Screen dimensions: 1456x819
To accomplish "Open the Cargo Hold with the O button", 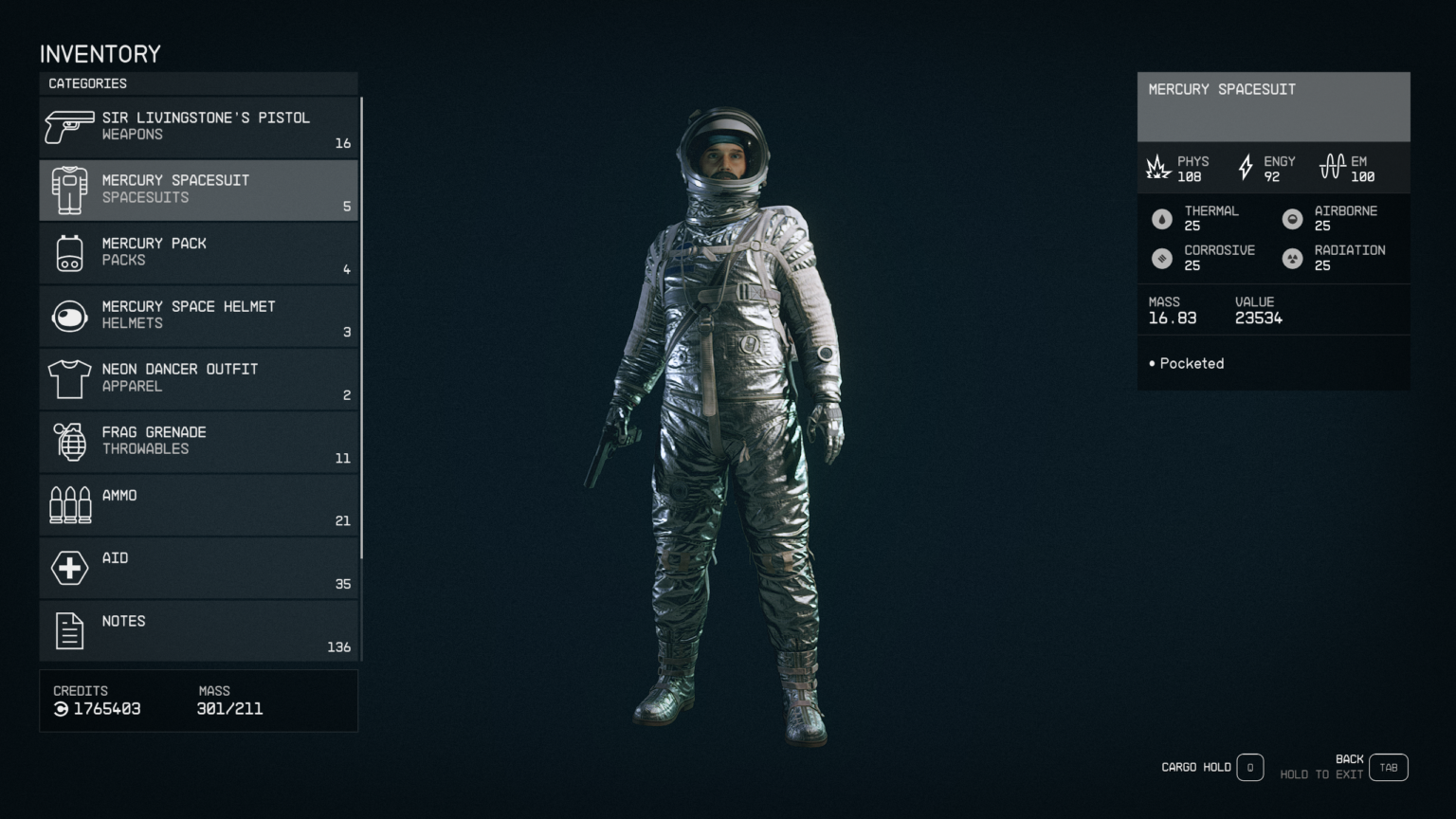I will 1250,767.
